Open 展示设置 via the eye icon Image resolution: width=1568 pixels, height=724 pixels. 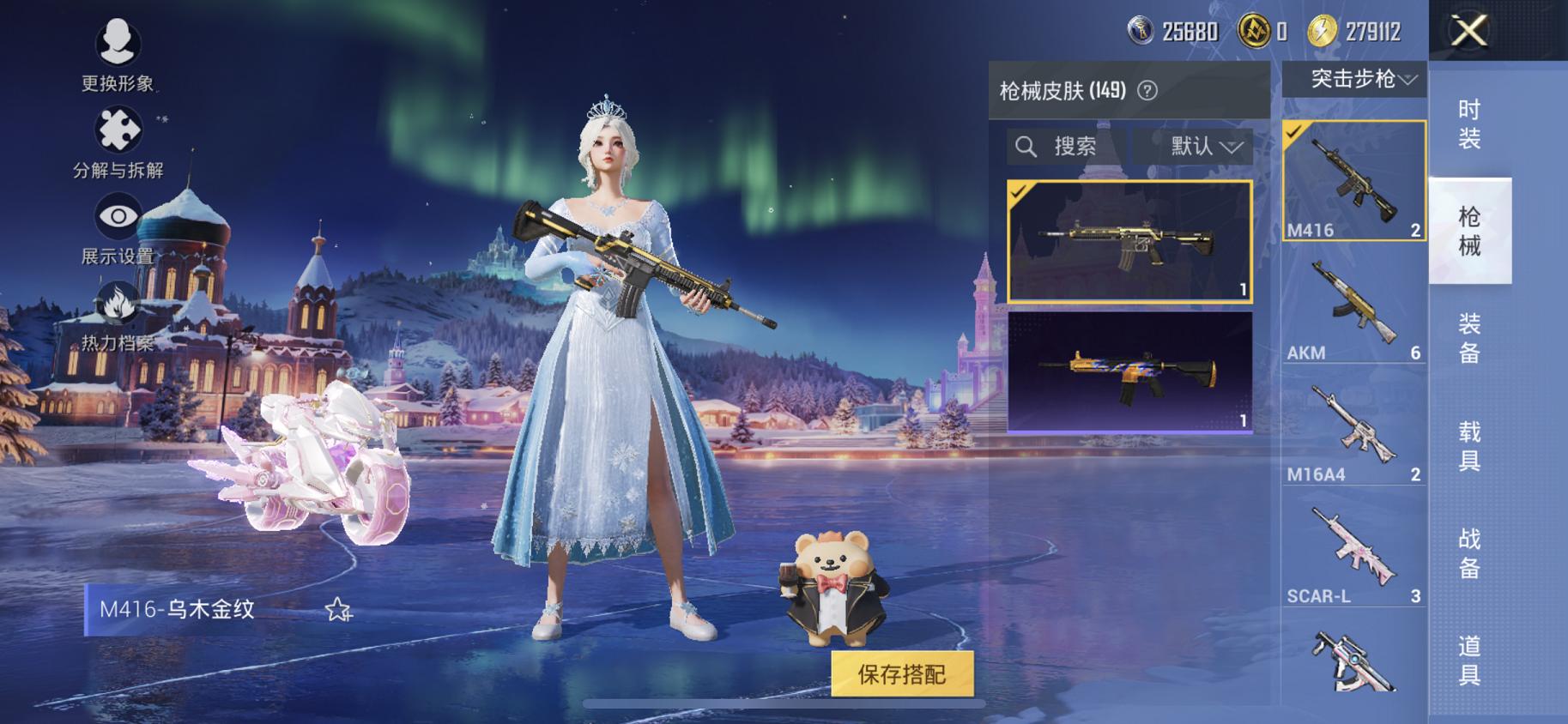pyautogui.click(x=118, y=218)
